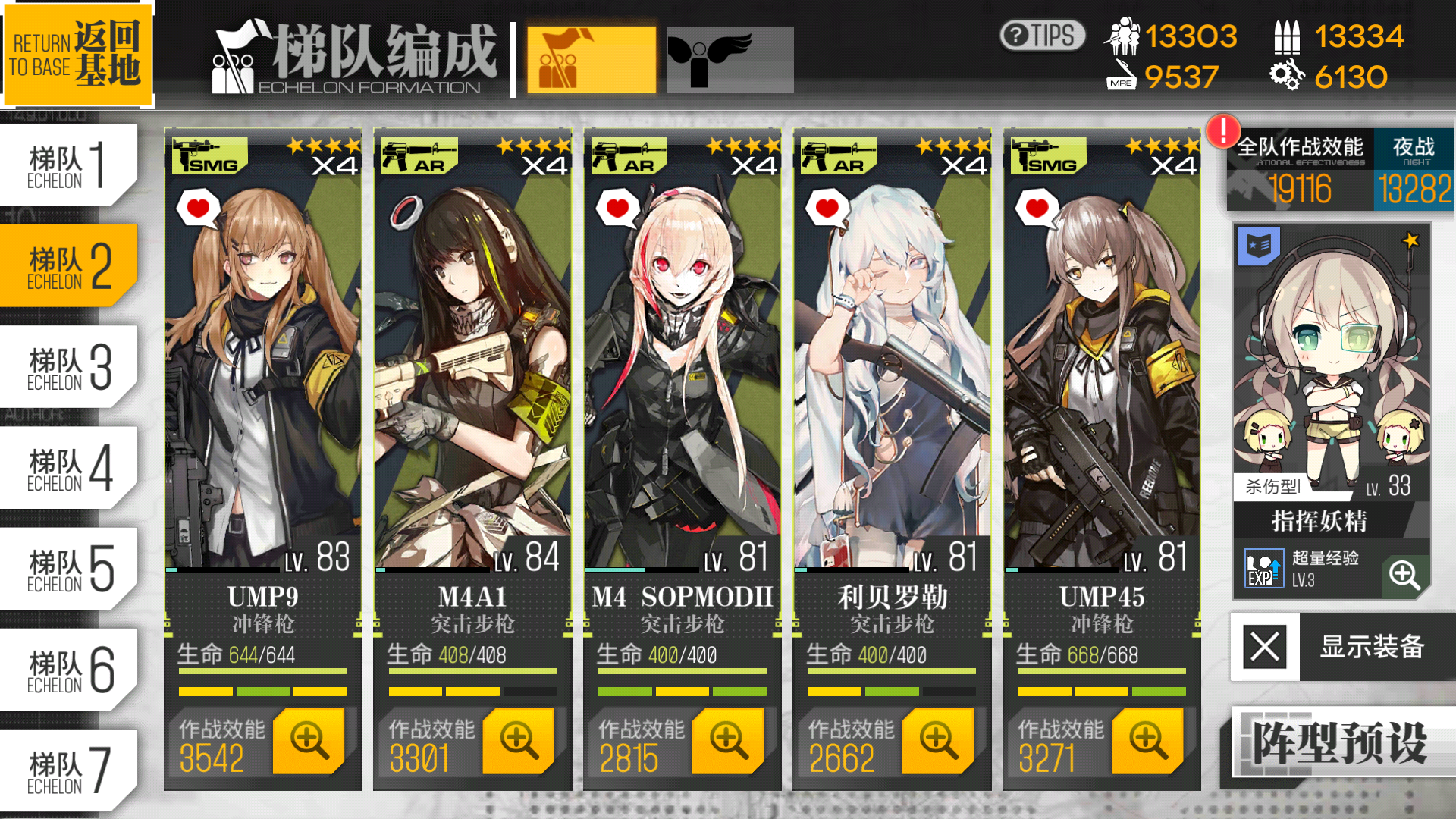Screen dimensions: 1456x819
Task: Expand UMP9's combat stats view
Action: pyautogui.click(x=310, y=741)
